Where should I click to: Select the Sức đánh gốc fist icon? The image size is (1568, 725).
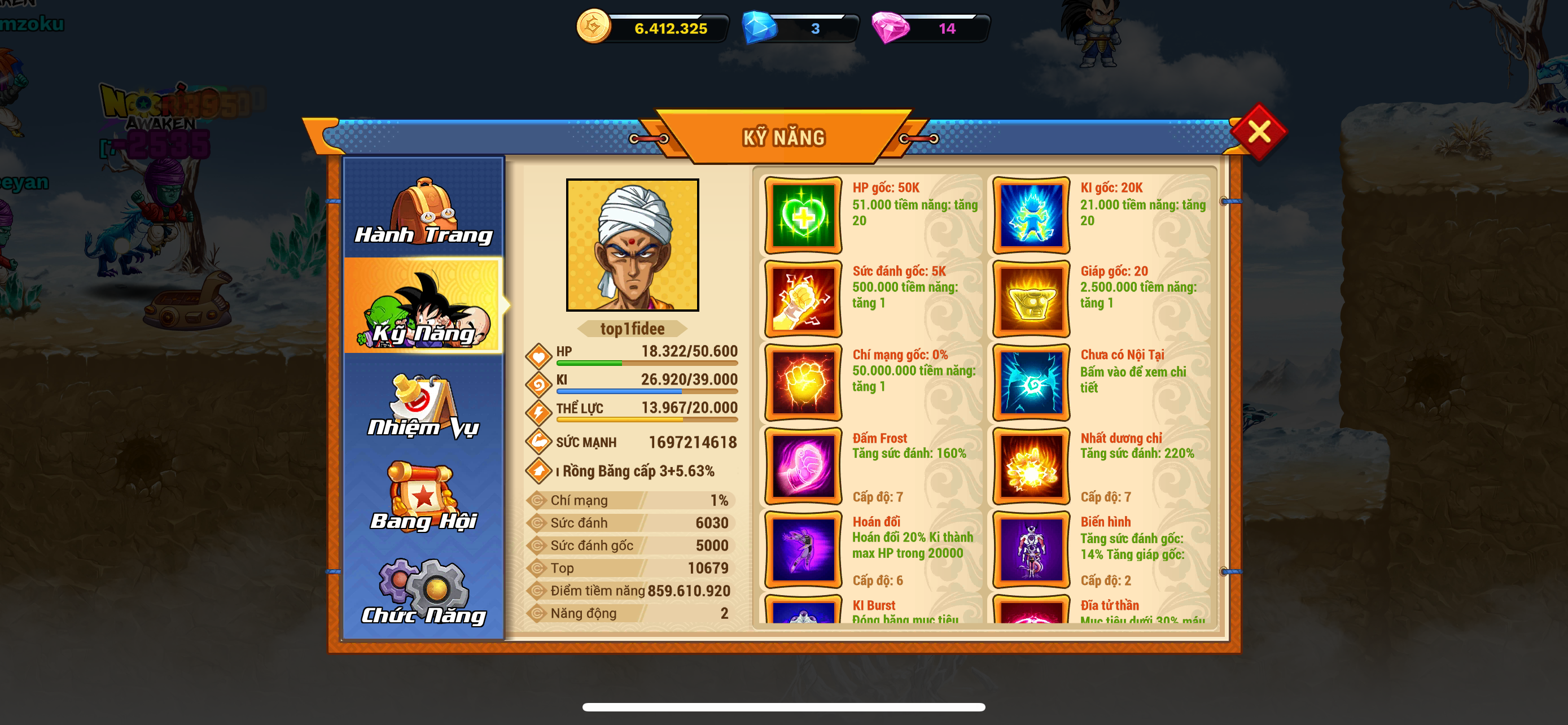[x=803, y=299]
